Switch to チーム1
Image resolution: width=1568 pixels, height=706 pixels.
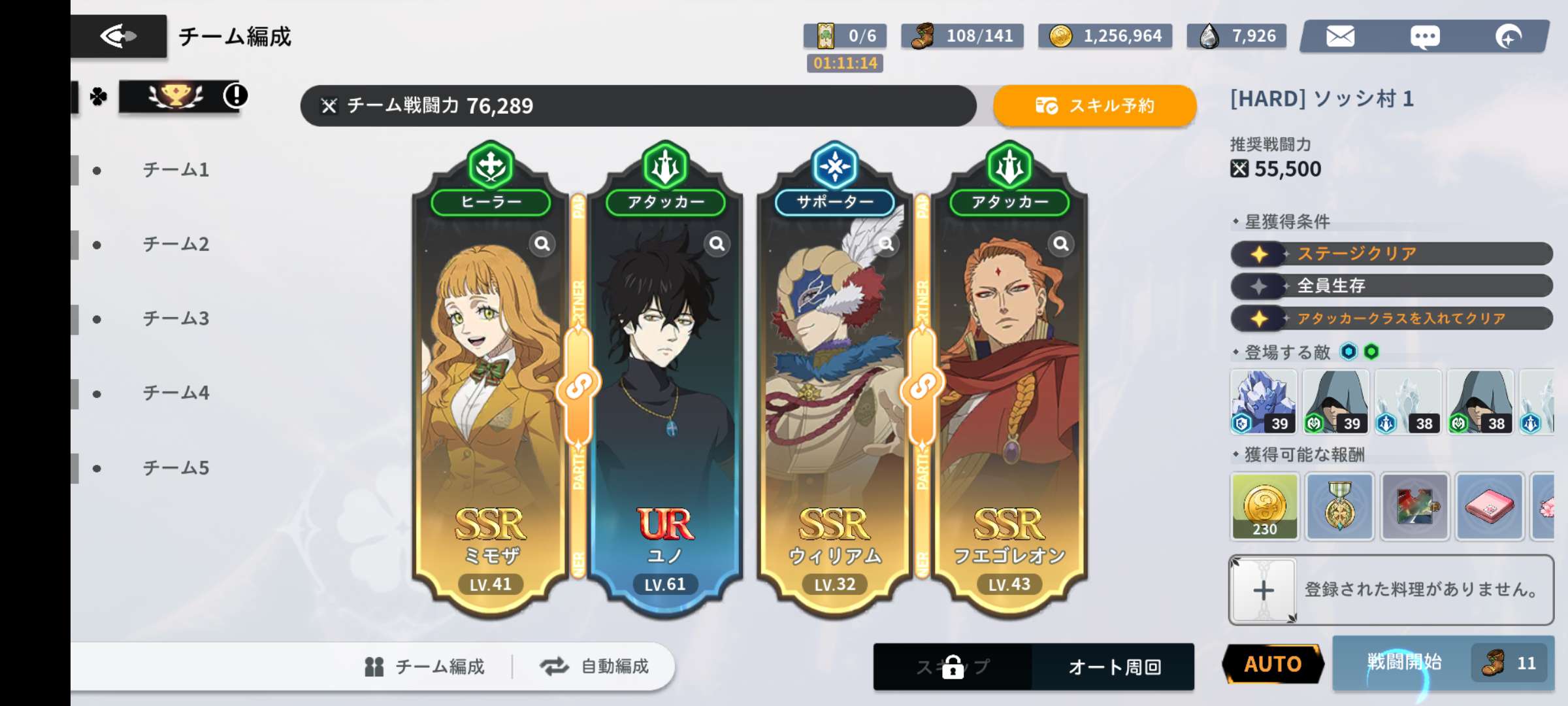(x=175, y=170)
